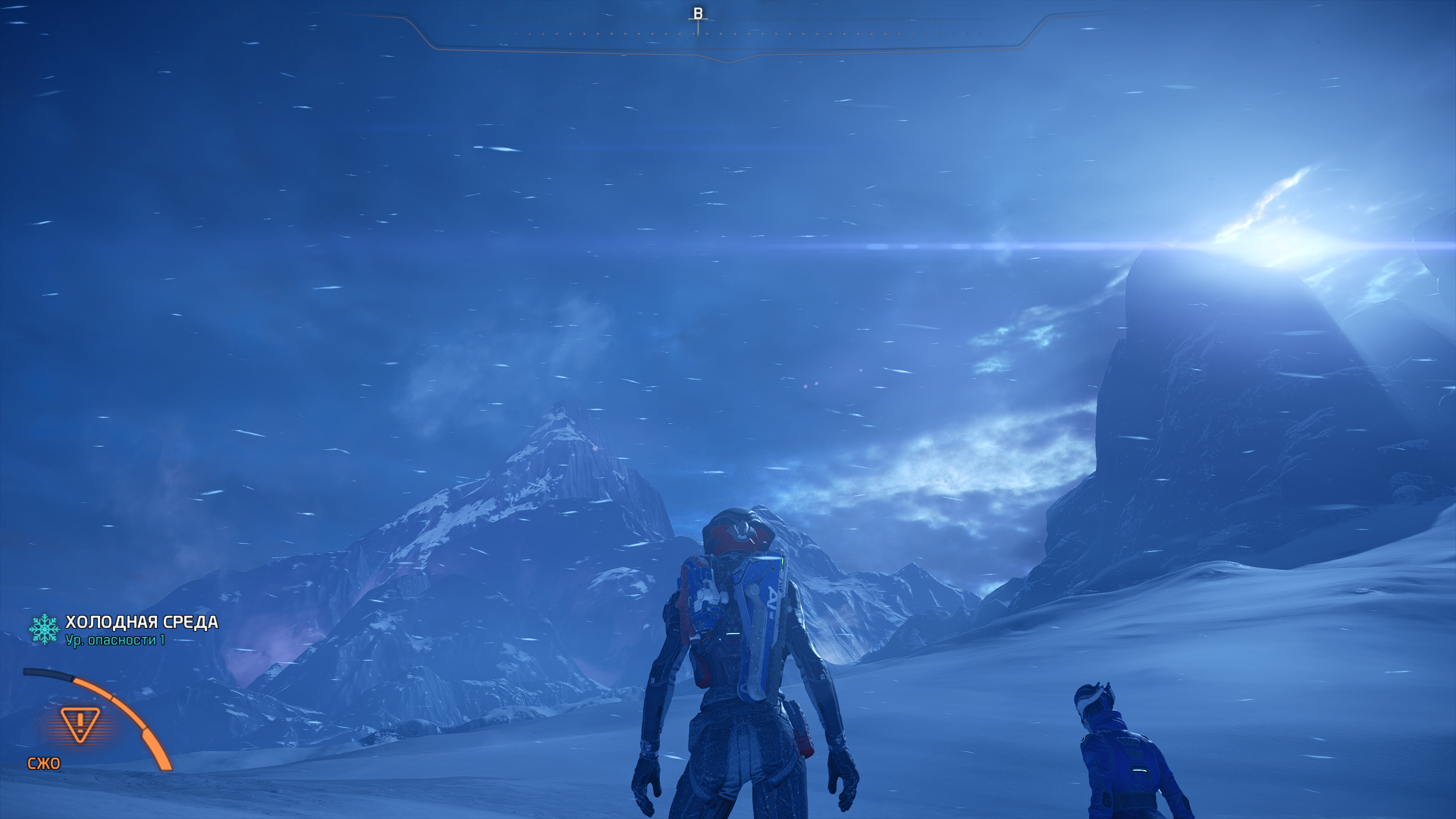Select the snowflake cold hazard icon
The height and width of the screenshot is (819, 1456).
click(x=44, y=628)
